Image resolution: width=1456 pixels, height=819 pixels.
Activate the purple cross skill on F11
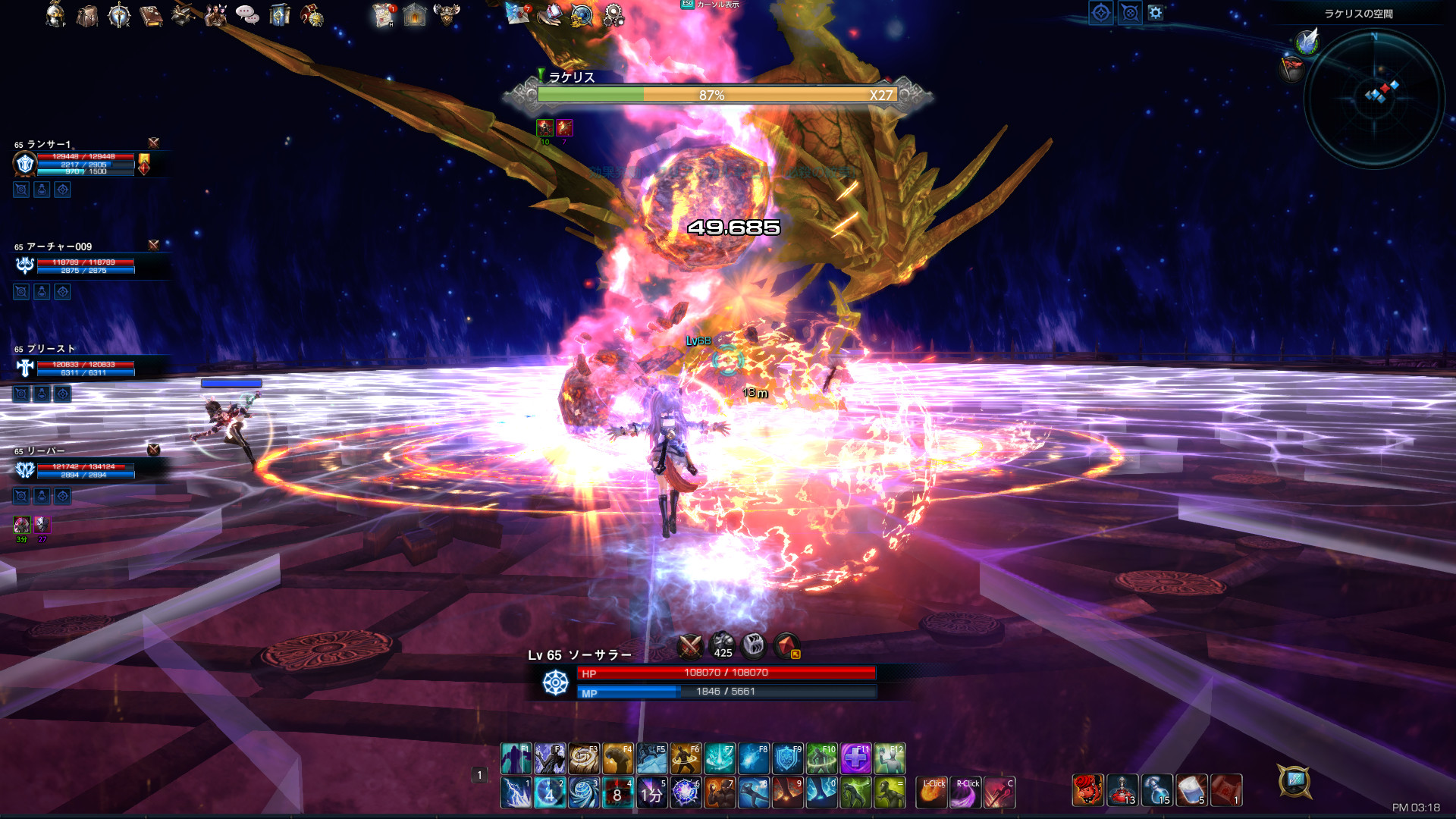[x=855, y=758]
